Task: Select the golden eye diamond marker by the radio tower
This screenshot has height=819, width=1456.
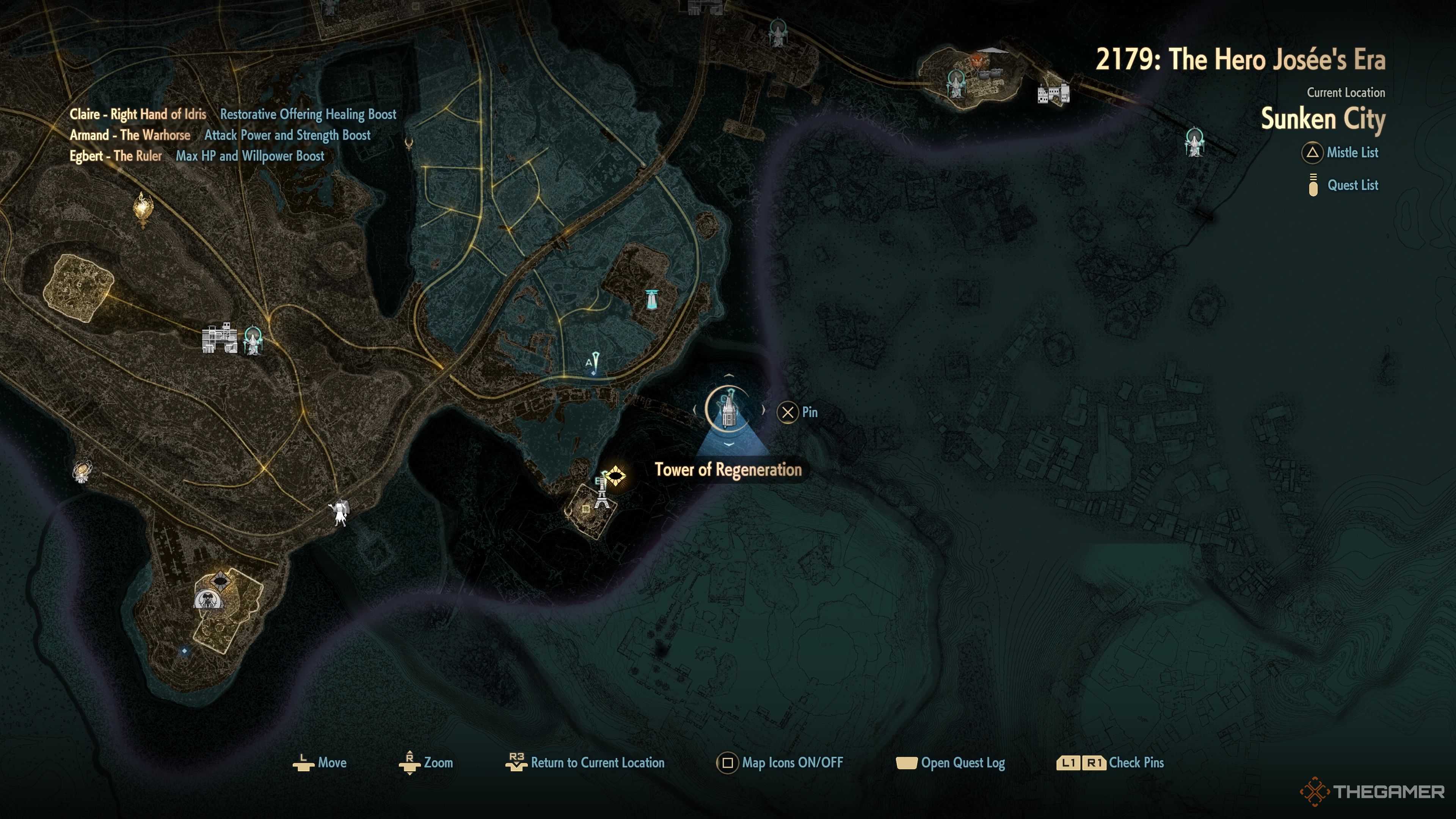Action: 615,476
